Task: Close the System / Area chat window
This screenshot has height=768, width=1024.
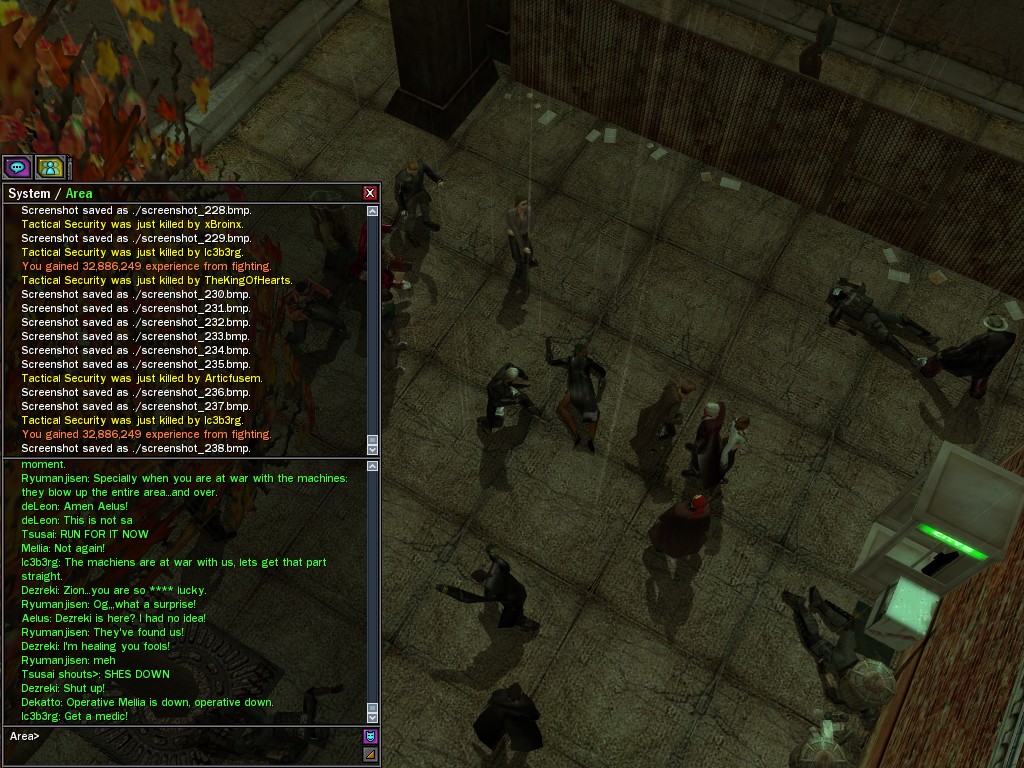Action: tap(370, 193)
